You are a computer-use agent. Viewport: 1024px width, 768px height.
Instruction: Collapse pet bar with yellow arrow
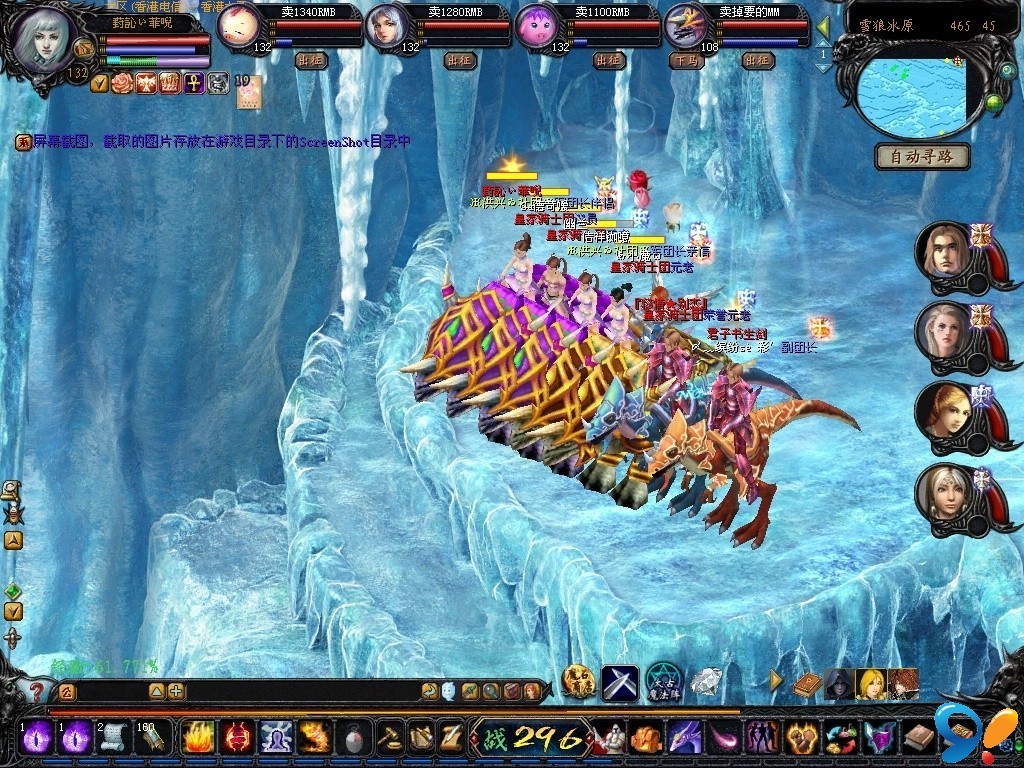click(823, 27)
